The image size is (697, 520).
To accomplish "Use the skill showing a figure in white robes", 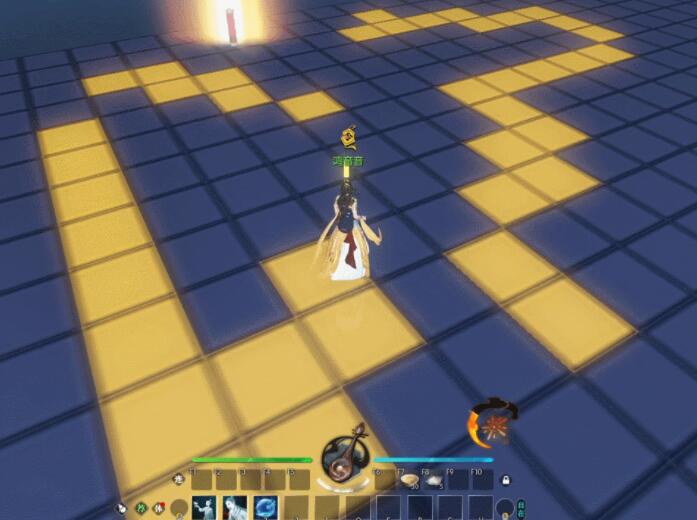I will click(235, 507).
